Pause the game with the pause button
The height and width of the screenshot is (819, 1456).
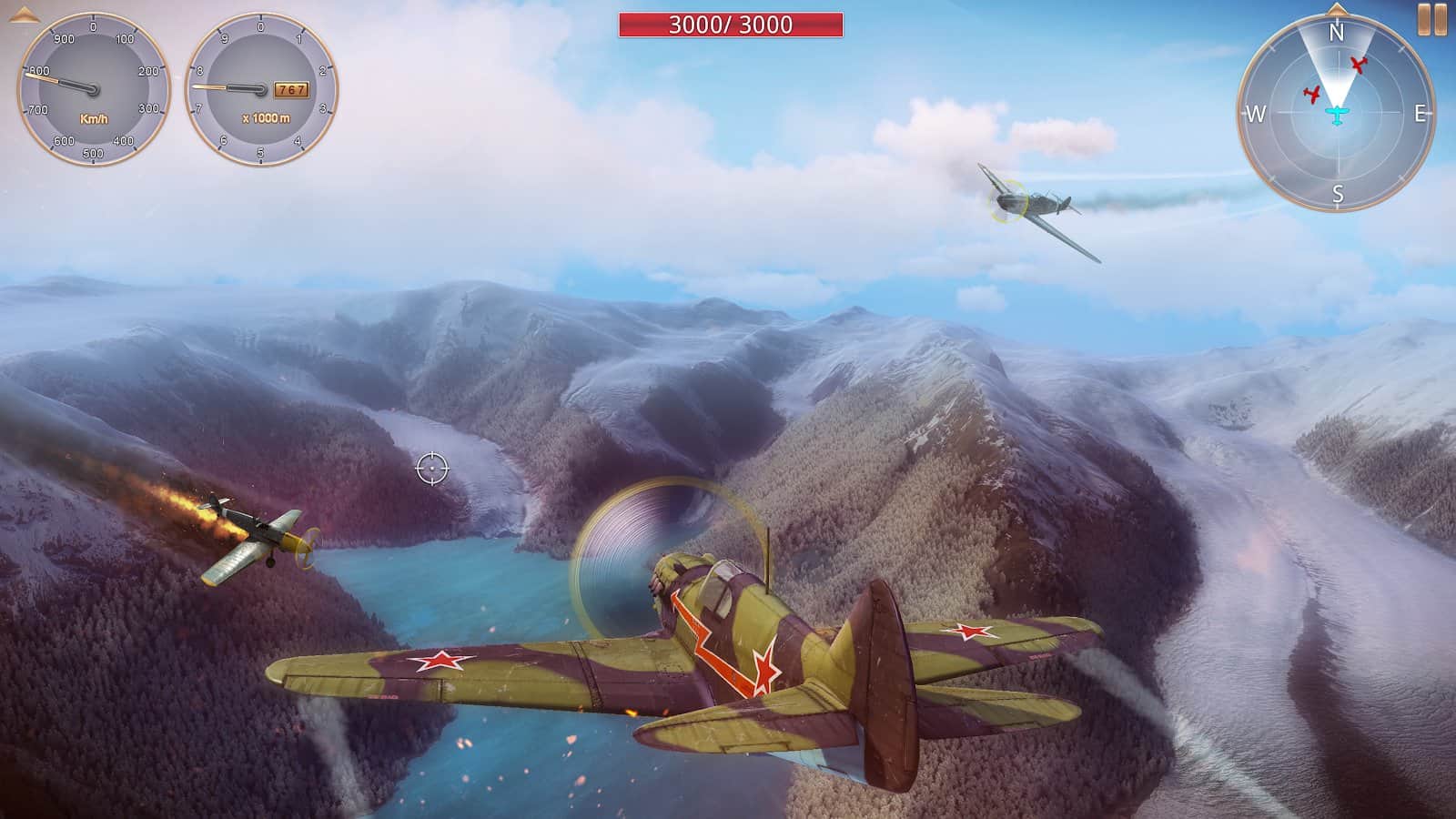click(x=1431, y=20)
